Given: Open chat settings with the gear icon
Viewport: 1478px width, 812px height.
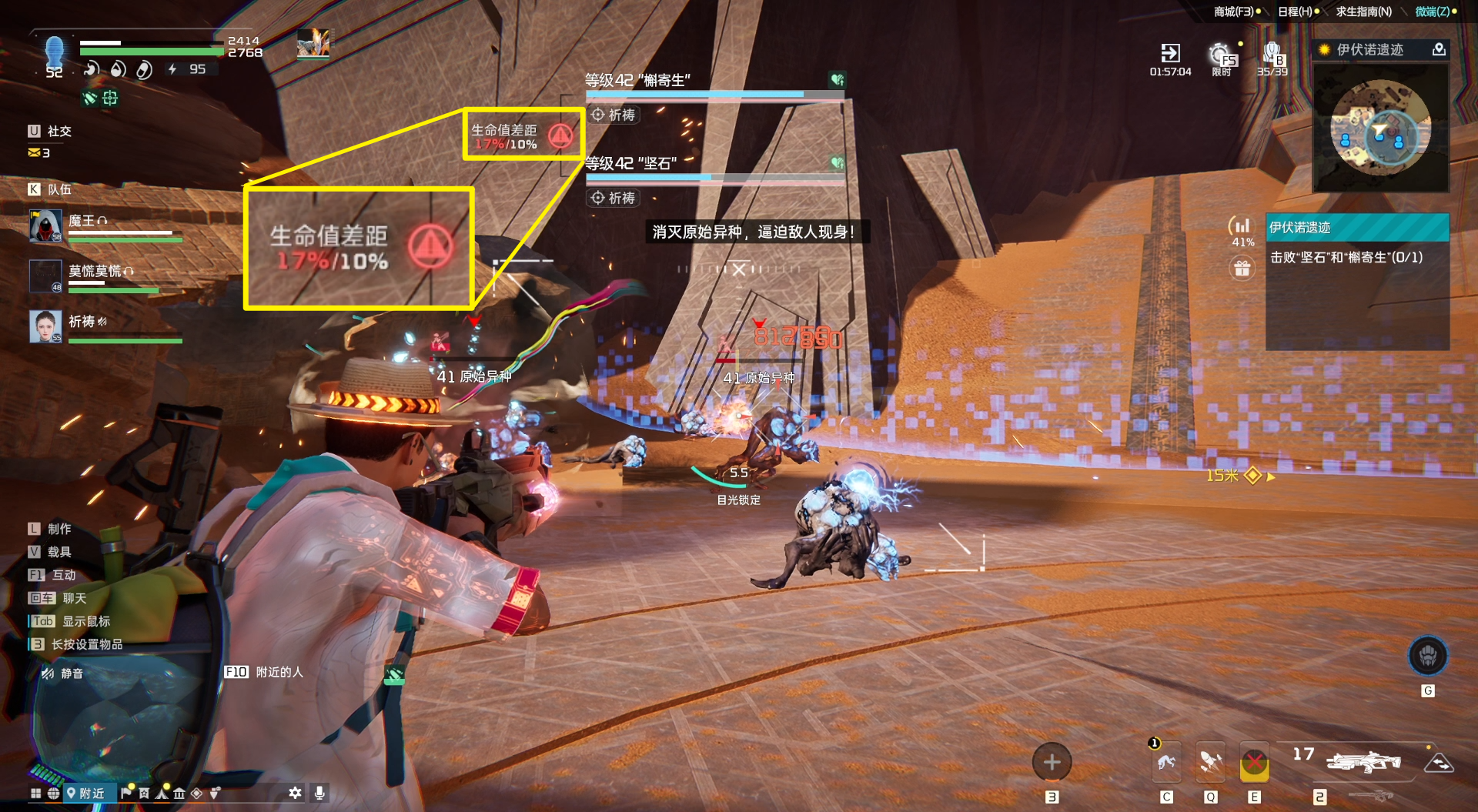Looking at the screenshot, I should [x=295, y=793].
